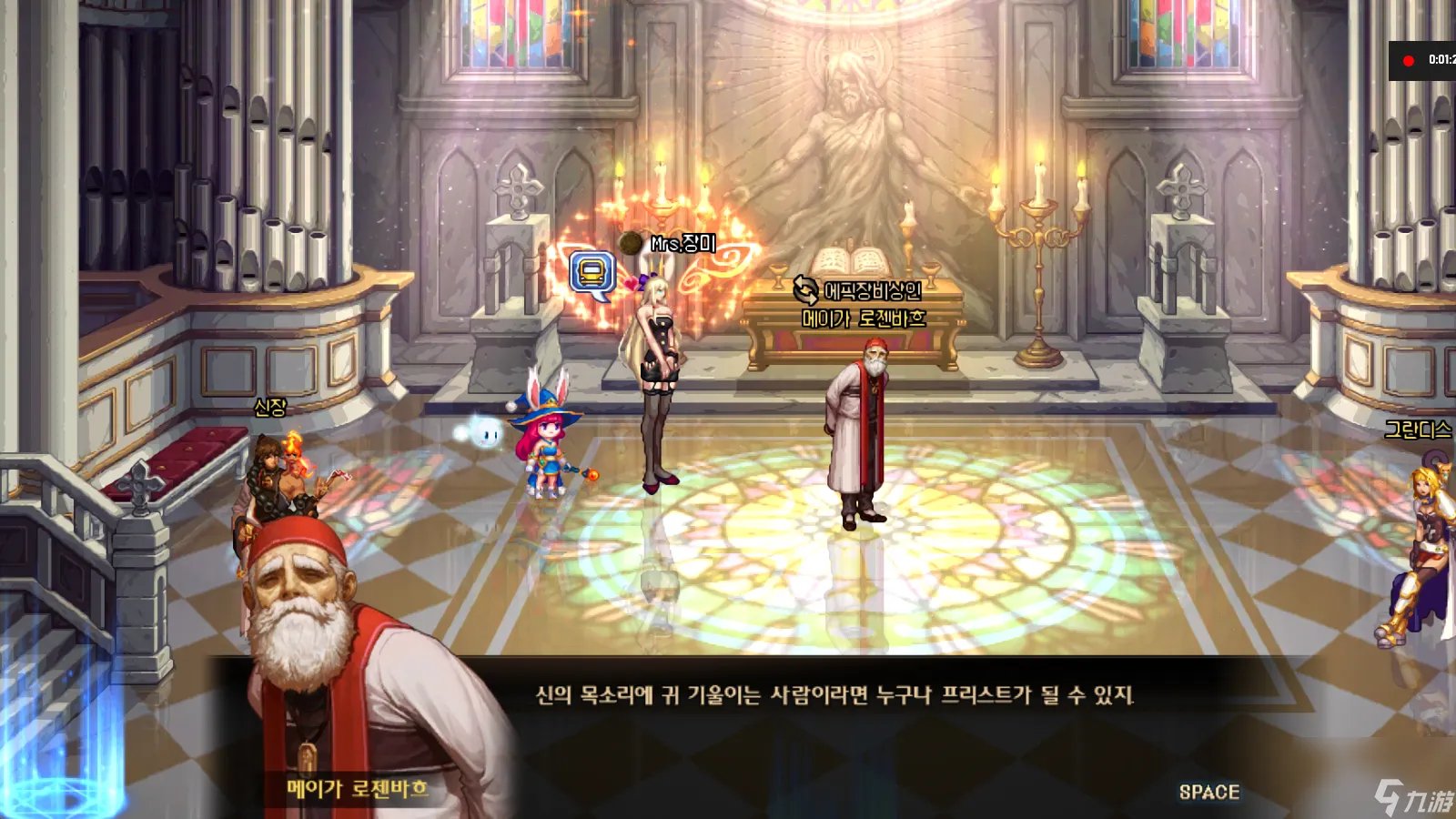Select the rabbit-hat mage character
This screenshot has width=1456, height=819.
tap(546, 446)
